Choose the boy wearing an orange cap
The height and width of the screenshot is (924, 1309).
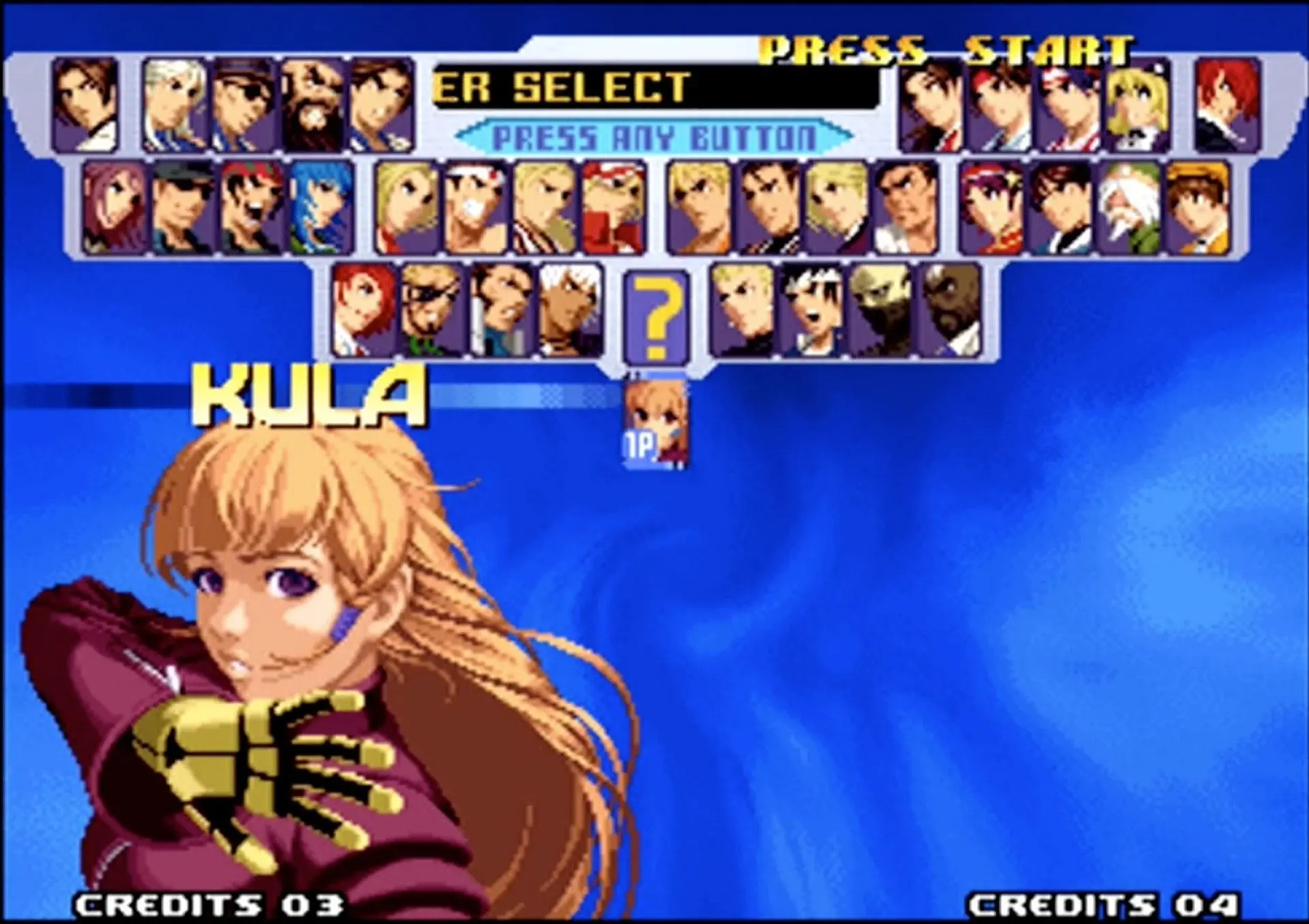tap(1197, 208)
